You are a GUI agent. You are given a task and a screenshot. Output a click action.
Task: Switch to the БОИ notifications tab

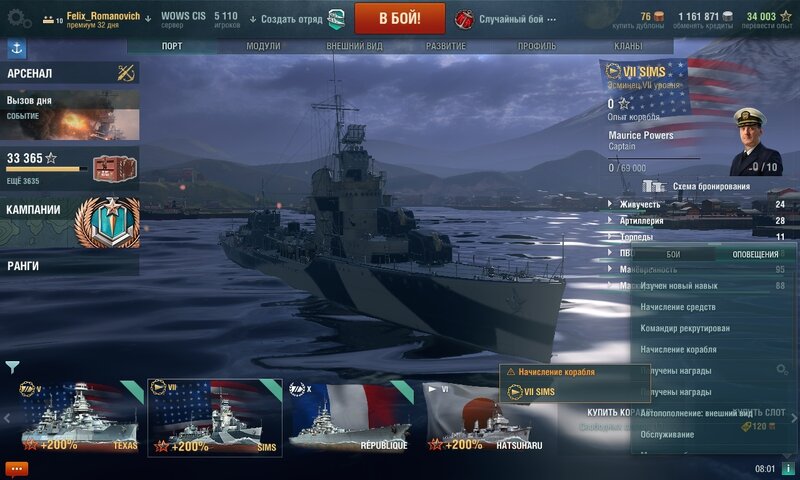pos(673,255)
